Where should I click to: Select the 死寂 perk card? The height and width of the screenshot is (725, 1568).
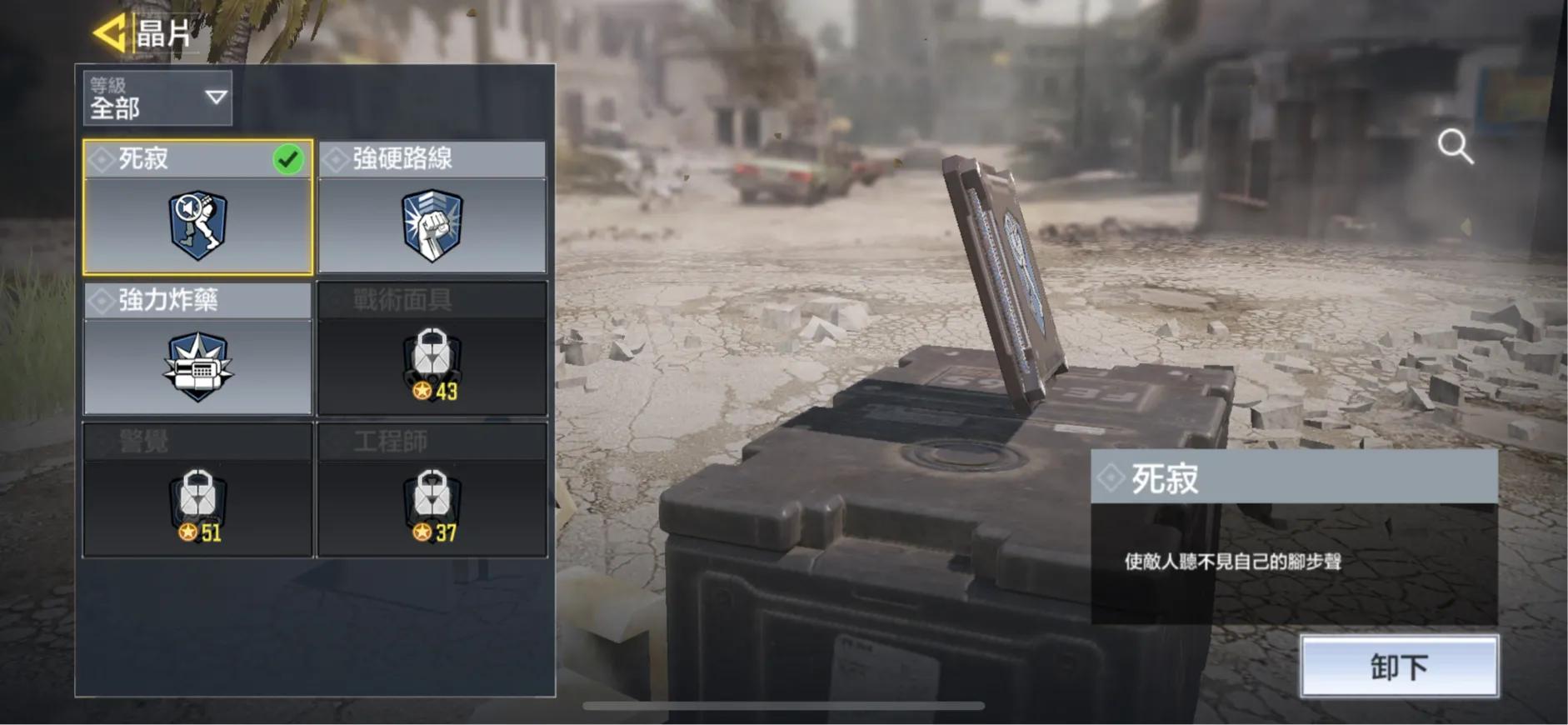click(x=198, y=207)
